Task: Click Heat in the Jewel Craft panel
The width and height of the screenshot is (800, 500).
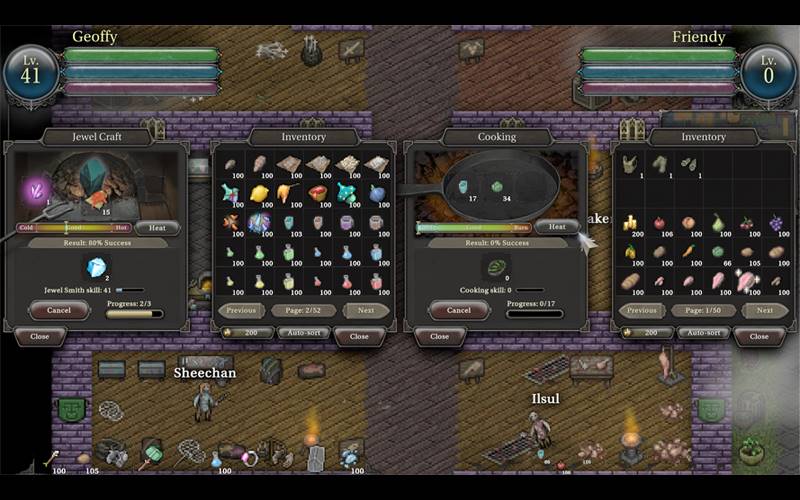Action: click(157, 228)
